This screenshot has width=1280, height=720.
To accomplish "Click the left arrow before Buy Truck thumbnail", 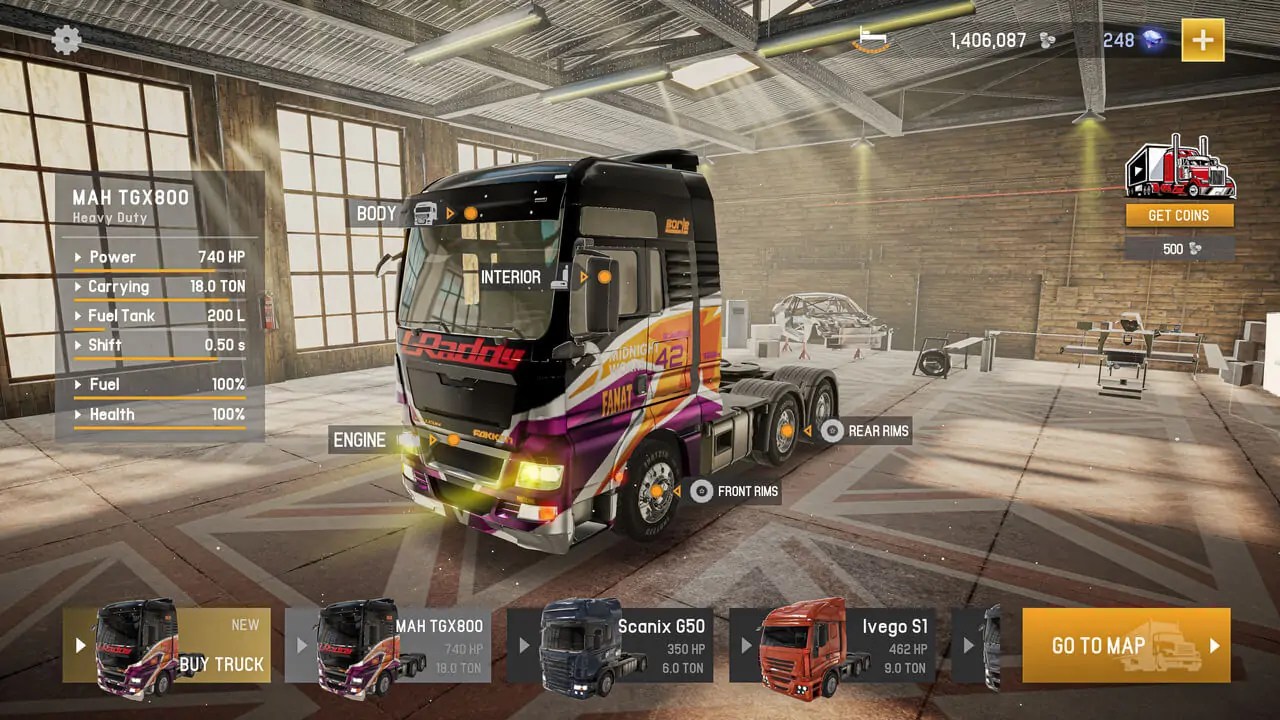I will tap(82, 646).
